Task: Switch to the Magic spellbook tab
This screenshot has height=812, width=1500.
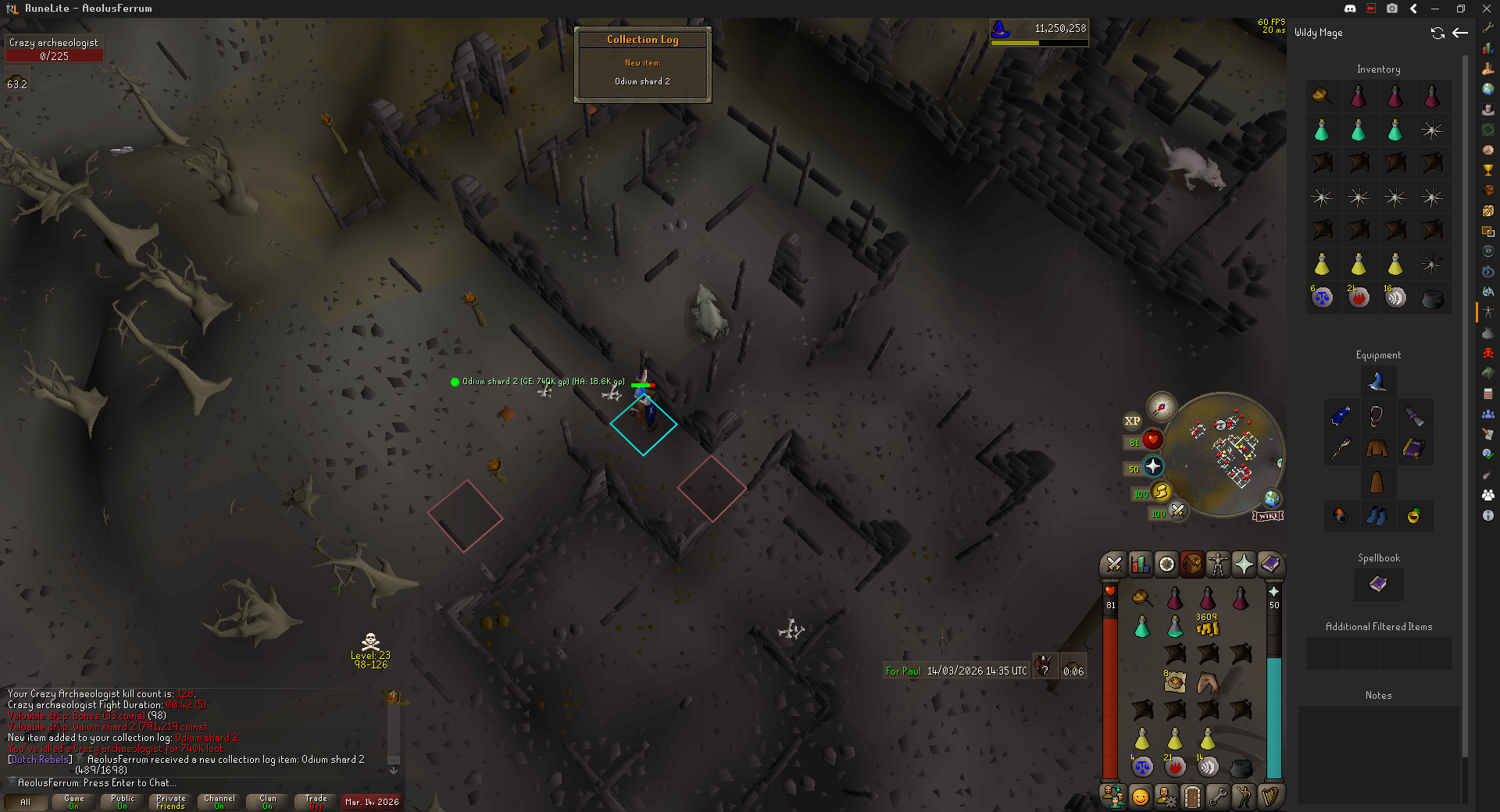Action: point(1270,564)
